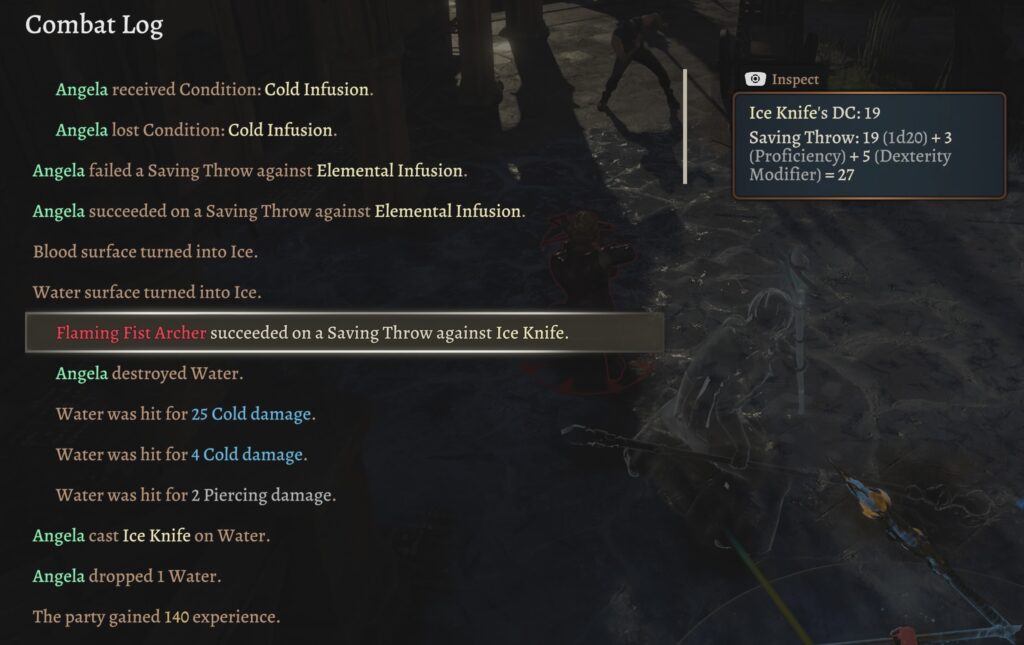Click the "Blood surface turned into Ice" entry
This screenshot has height=645, width=1024.
[x=146, y=252]
